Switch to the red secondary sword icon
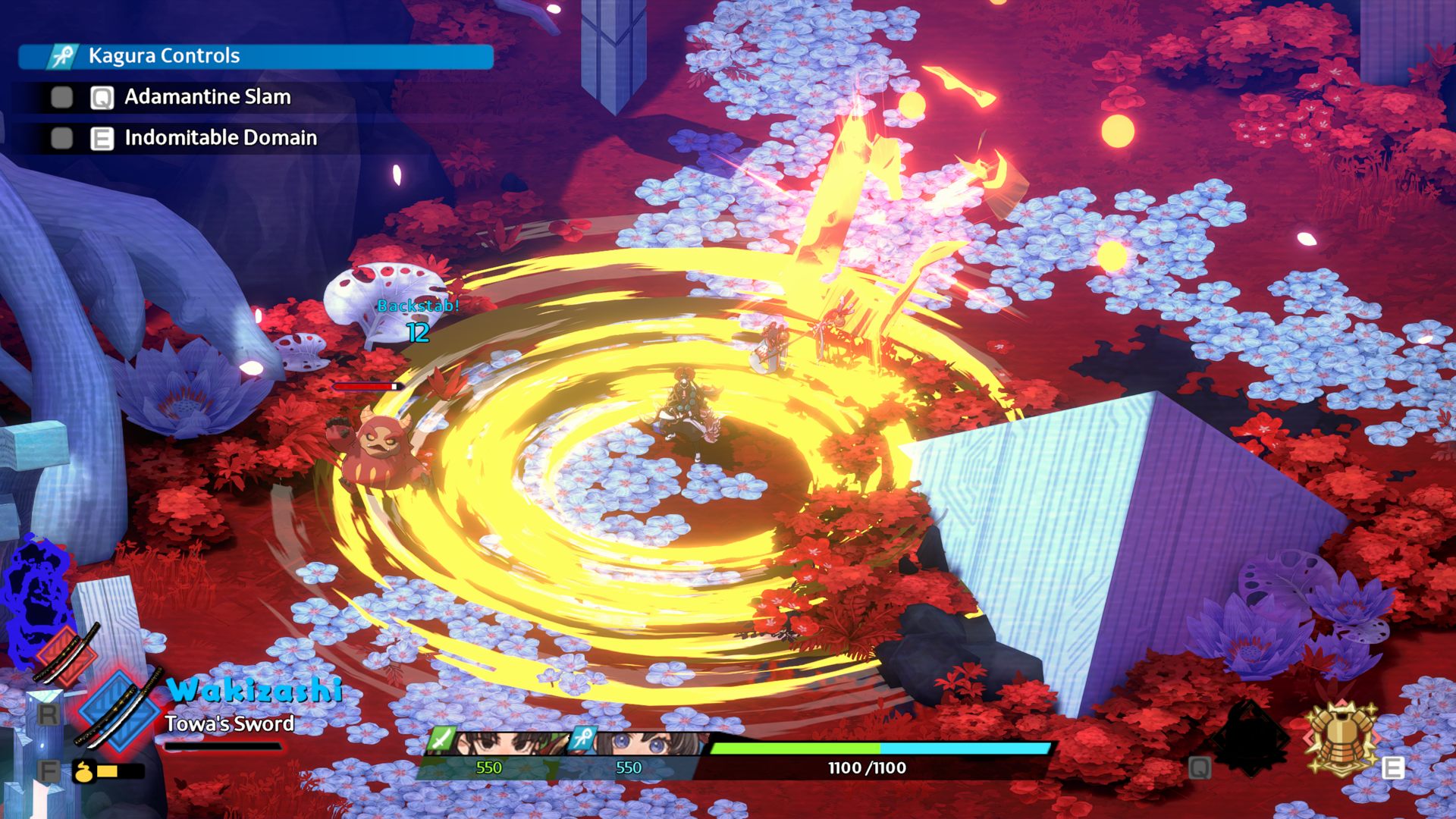The image size is (1456, 819). pos(66,654)
